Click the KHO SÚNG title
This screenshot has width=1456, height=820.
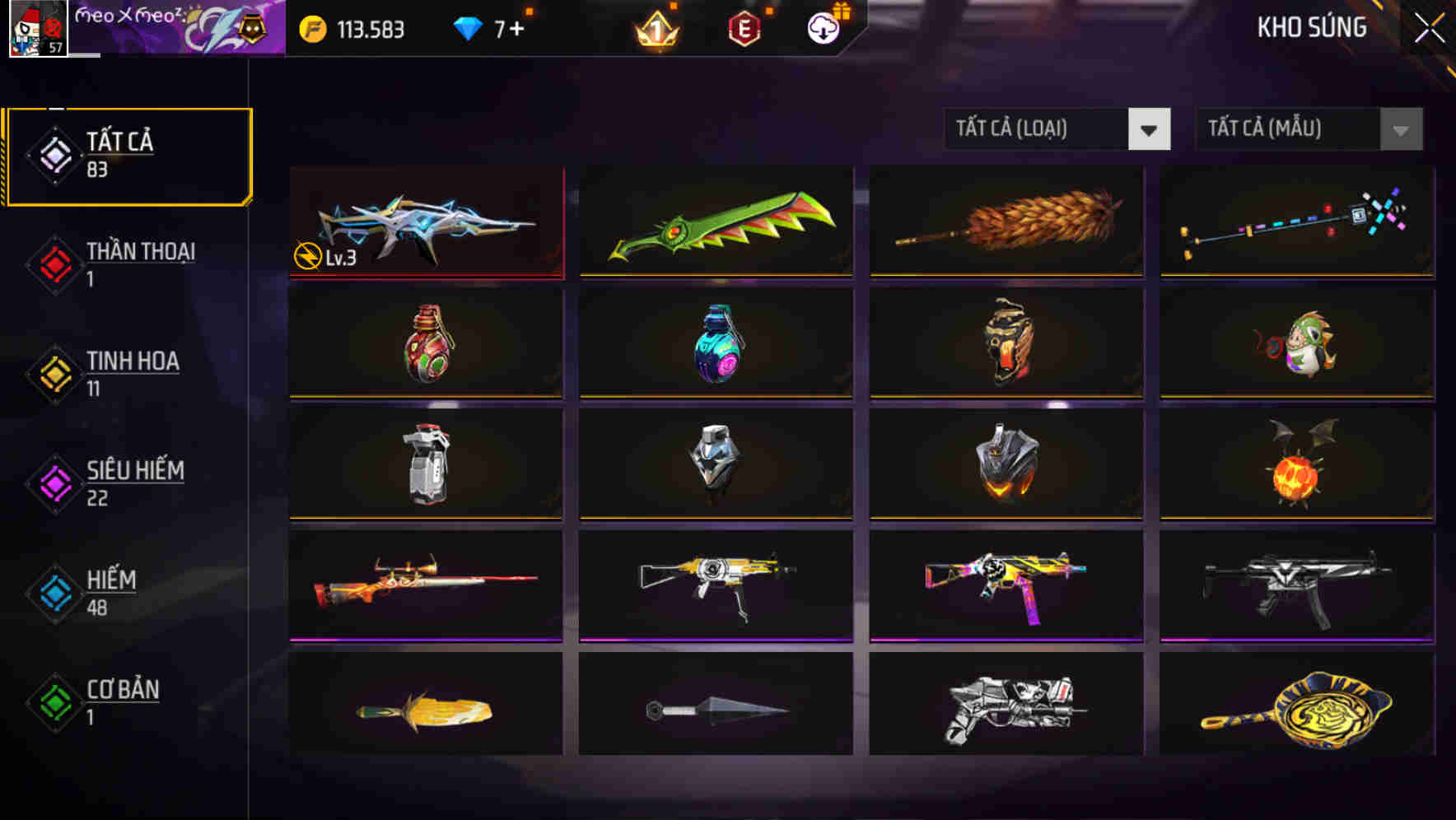1311,28
